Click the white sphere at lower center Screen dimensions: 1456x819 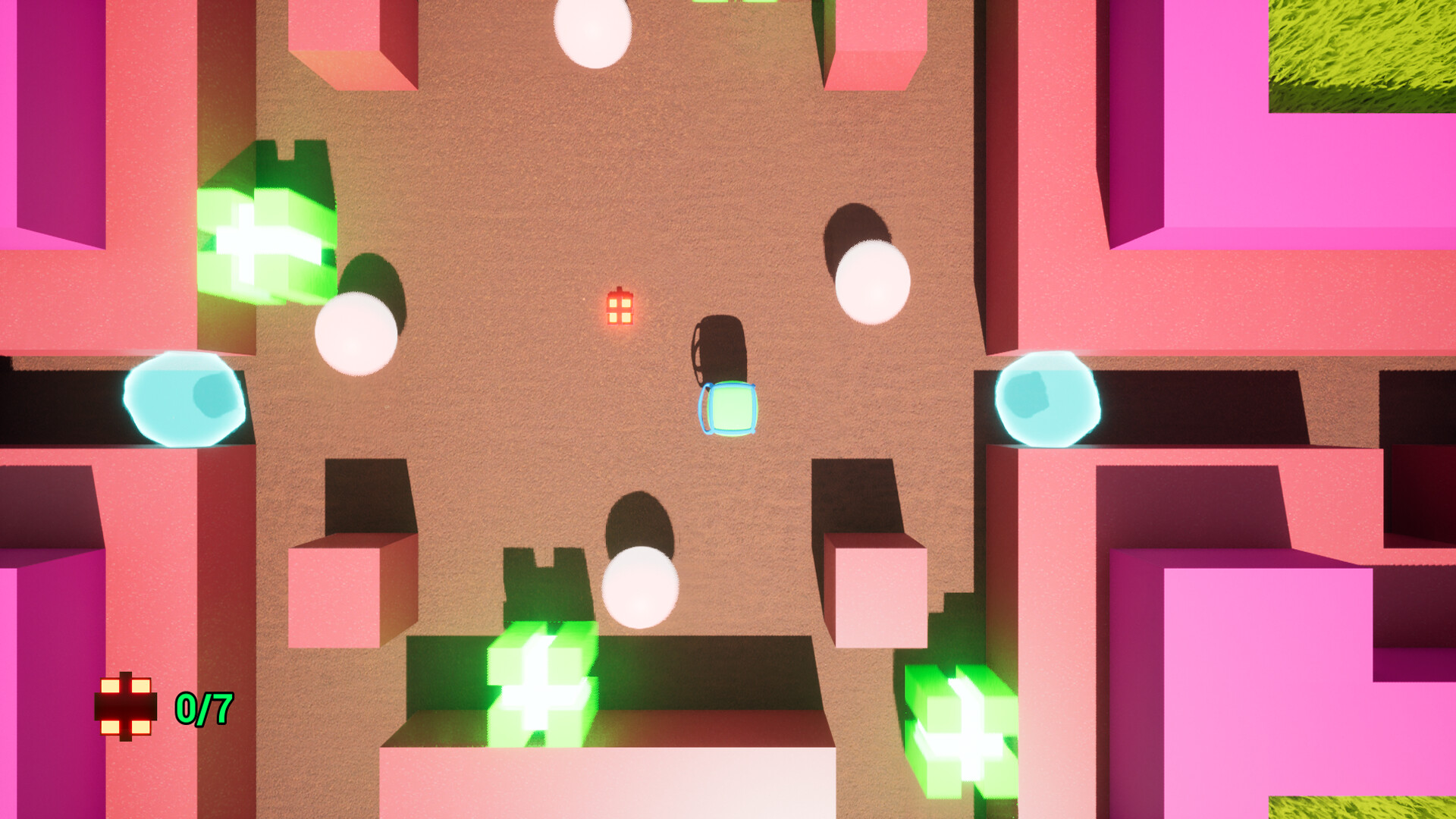tap(641, 588)
